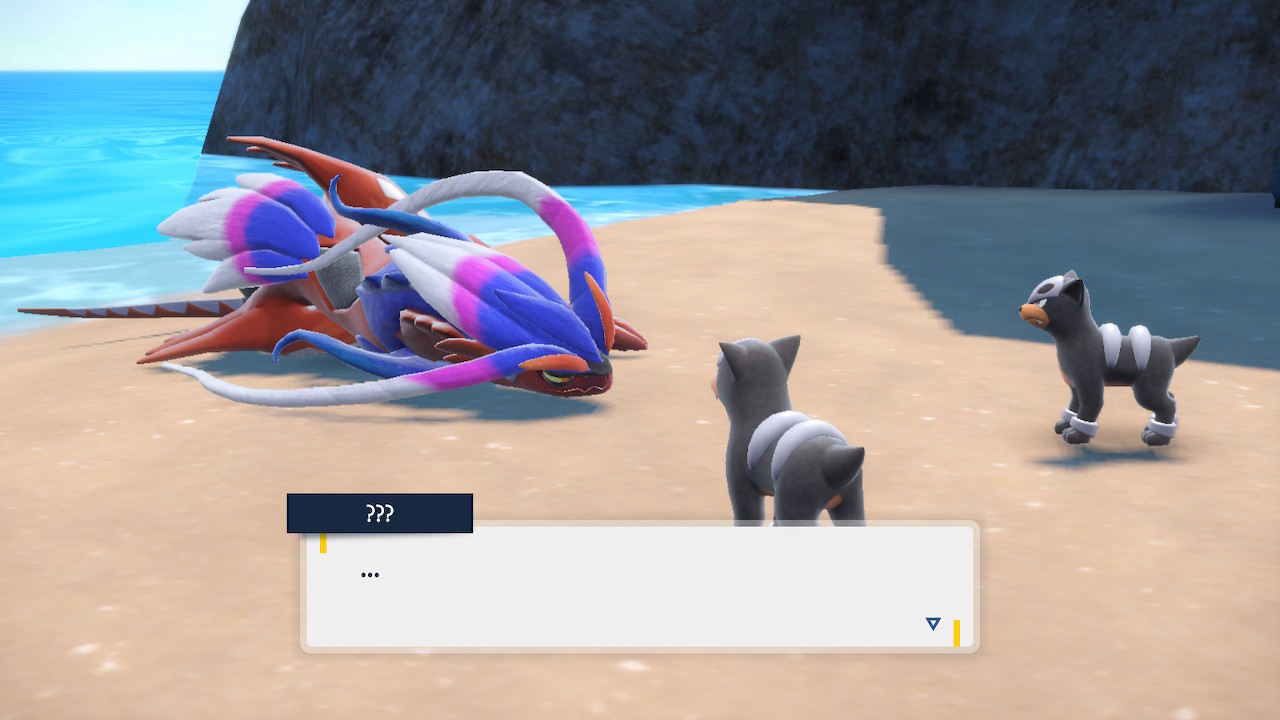1280x720 pixels.
Task: Click the dialogue text box showing ellipsis
Action: pos(639,587)
